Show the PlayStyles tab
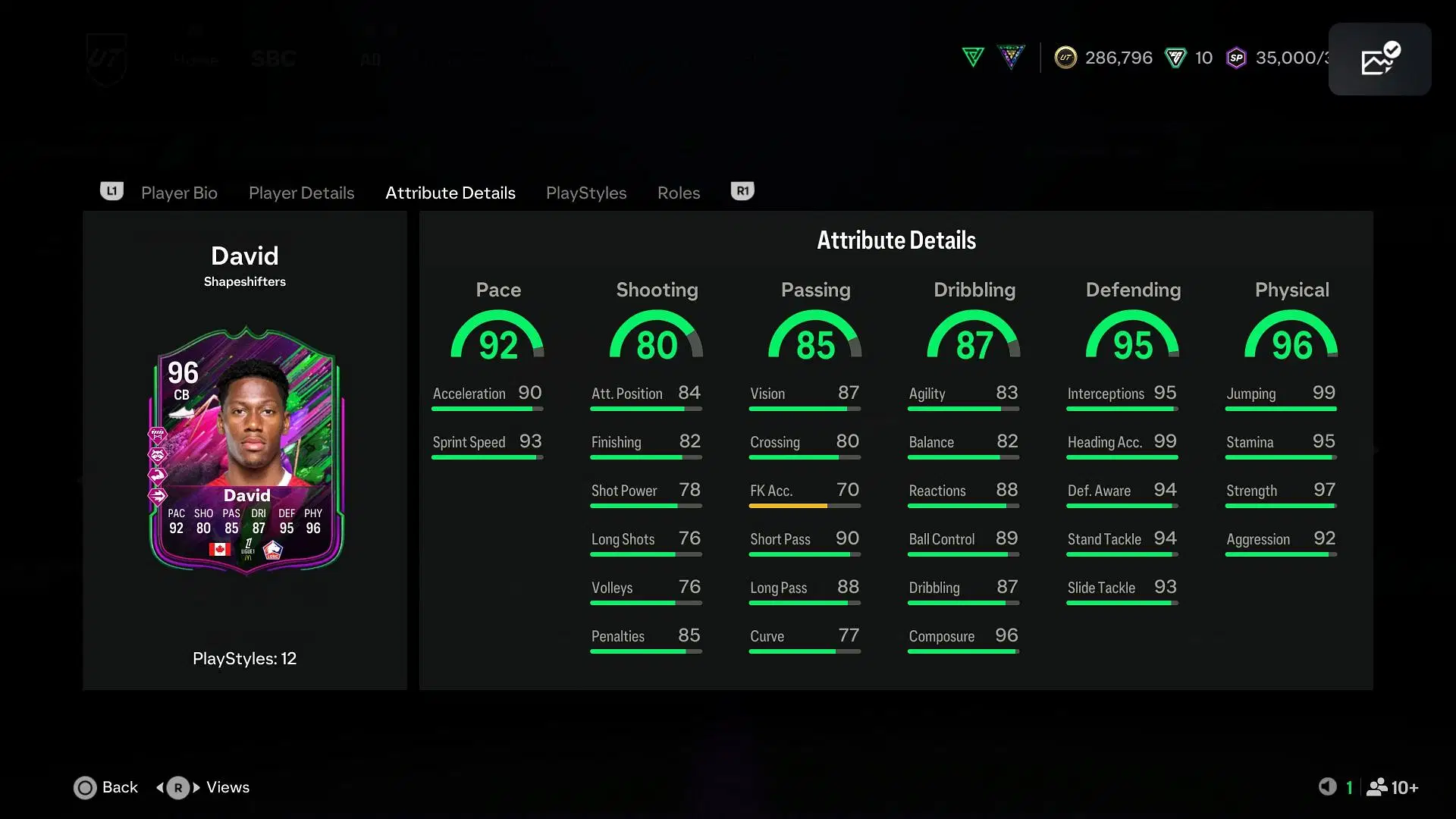 click(x=585, y=193)
